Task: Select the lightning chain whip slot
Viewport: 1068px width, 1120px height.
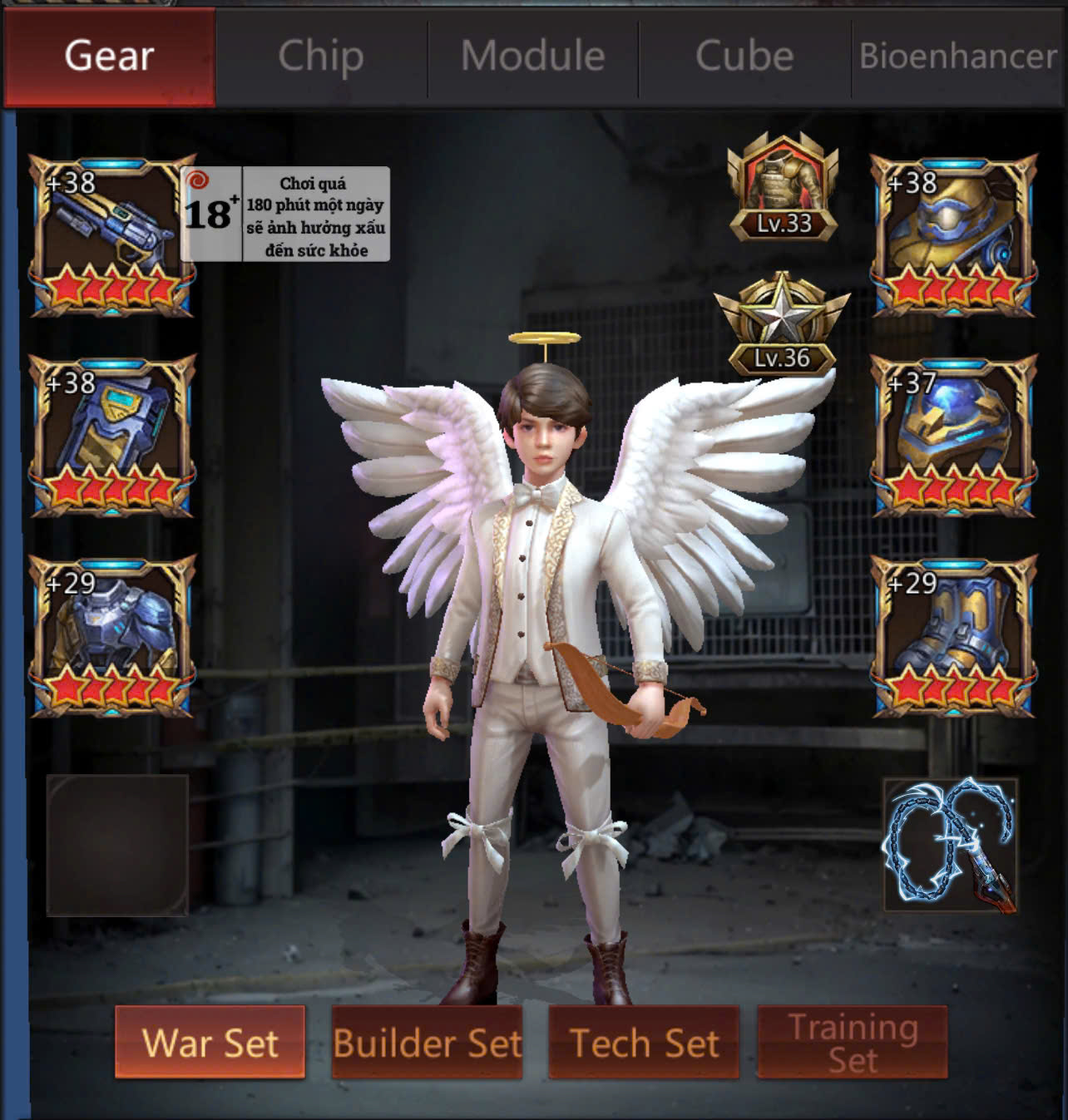Action: [x=951, y=844]
